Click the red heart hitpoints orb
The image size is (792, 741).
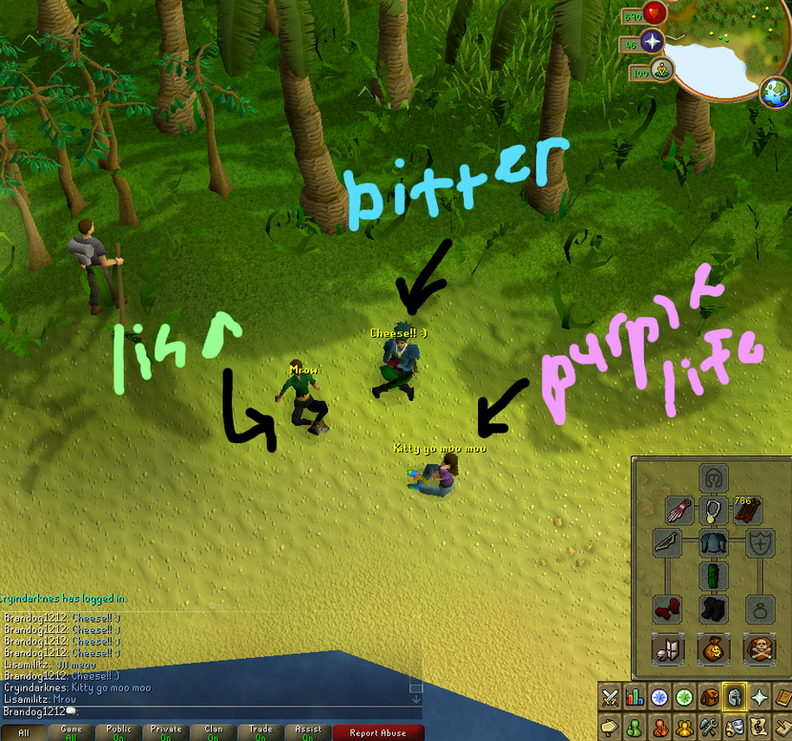pos(655,13)
